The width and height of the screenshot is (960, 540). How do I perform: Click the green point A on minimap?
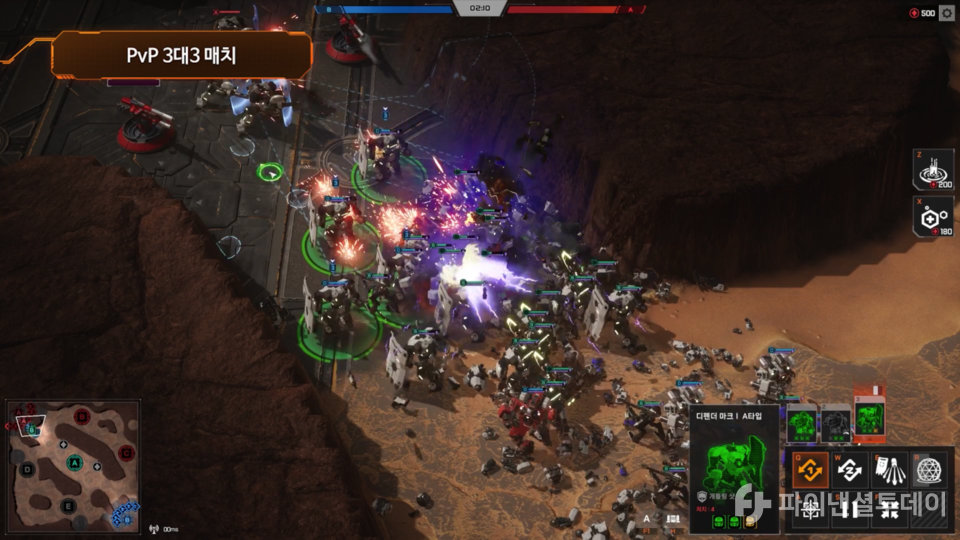point(74,463)
